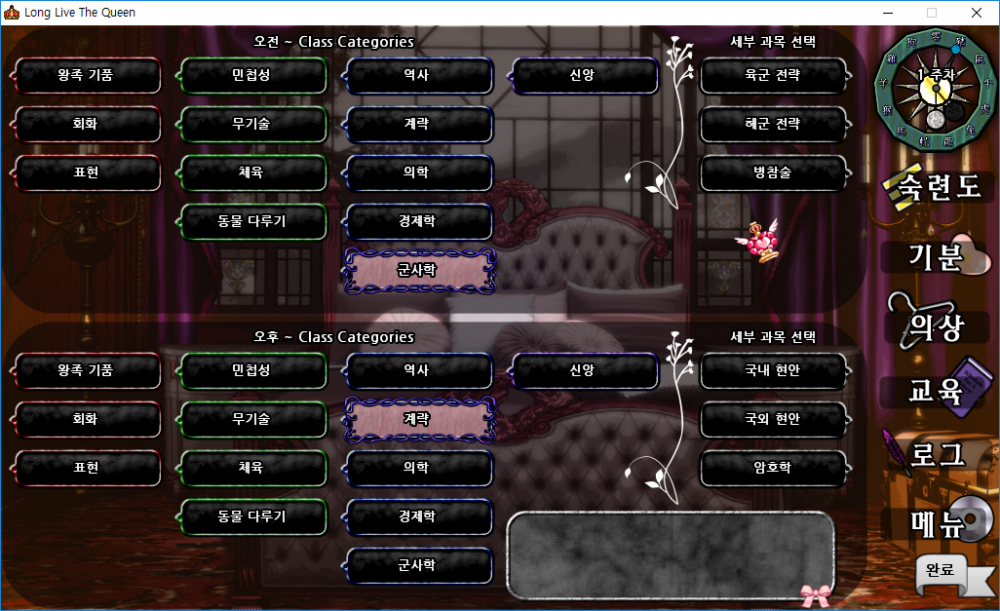Show the 로그 log

pos(935,455)
